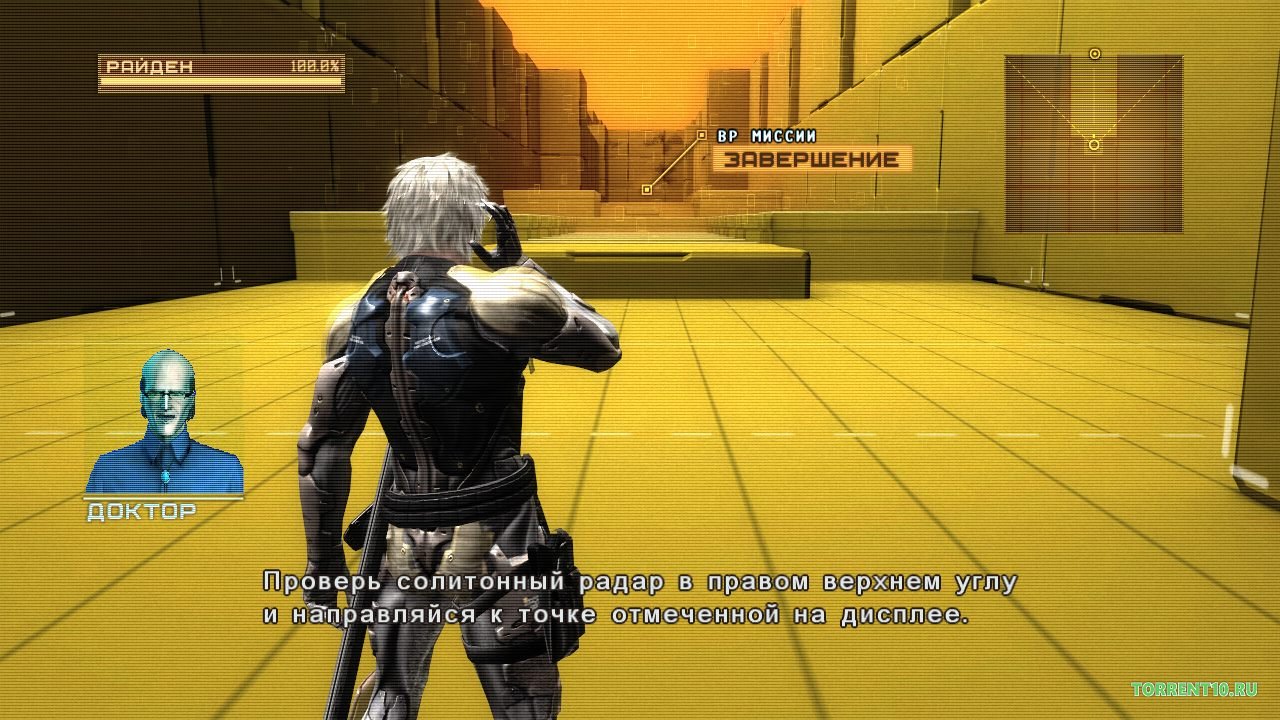Select the ЗАВЕРШЕНИЕ objective marker label

[x=811, y=159]
